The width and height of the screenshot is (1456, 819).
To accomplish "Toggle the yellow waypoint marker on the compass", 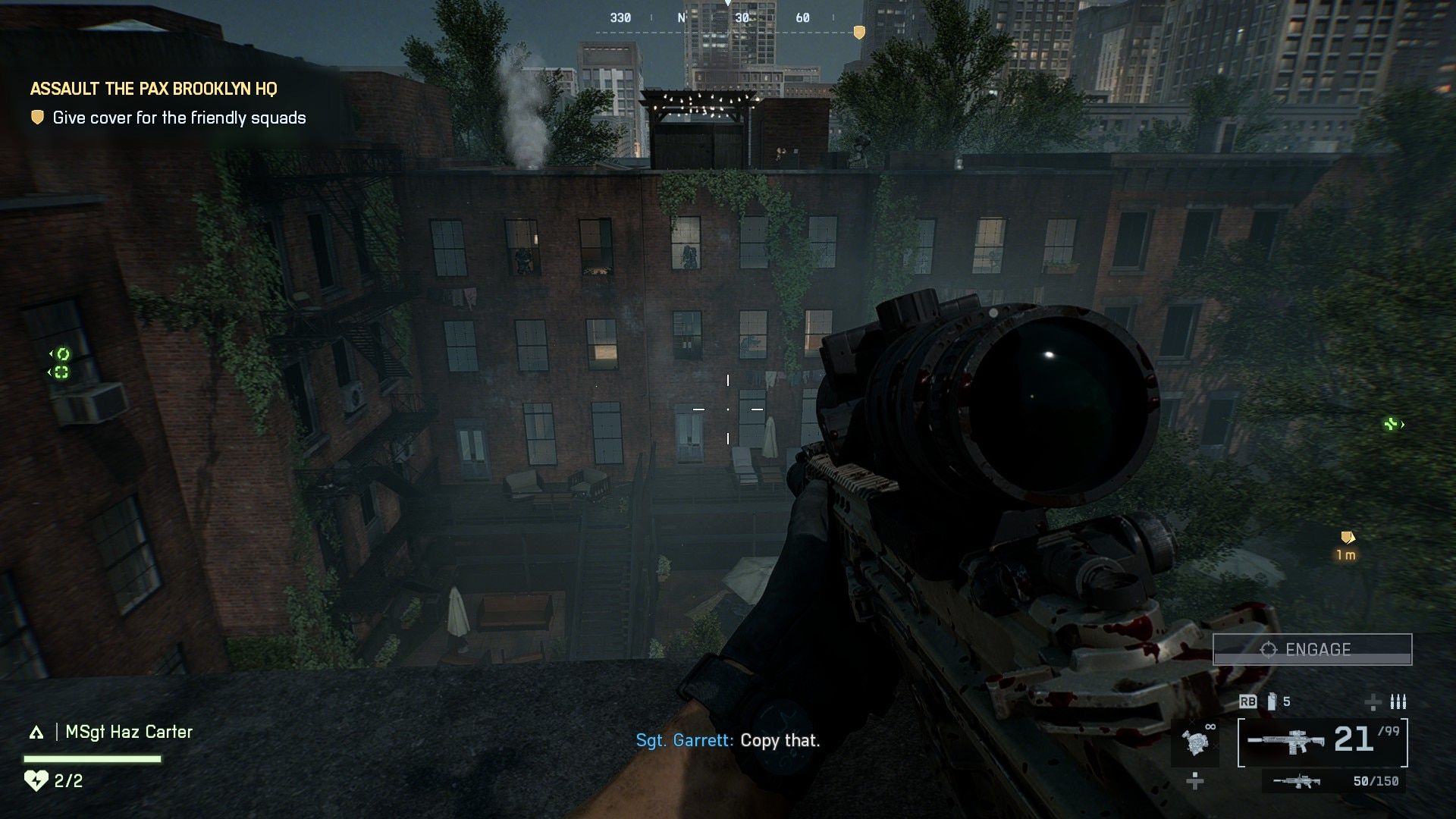I will point(859,32).
